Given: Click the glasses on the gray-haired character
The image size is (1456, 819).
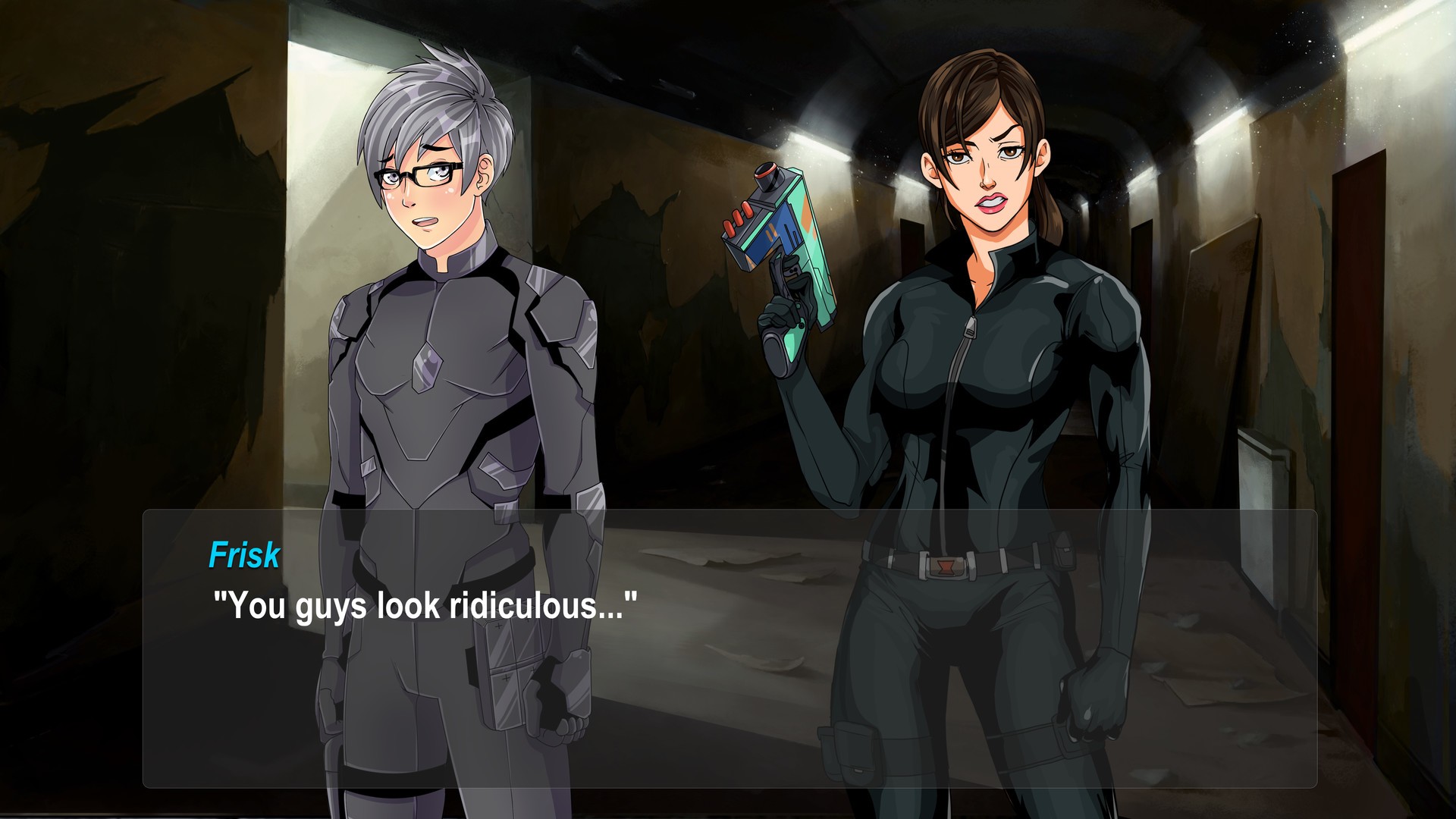Looking at the screenshot, I should coord(416,174).
